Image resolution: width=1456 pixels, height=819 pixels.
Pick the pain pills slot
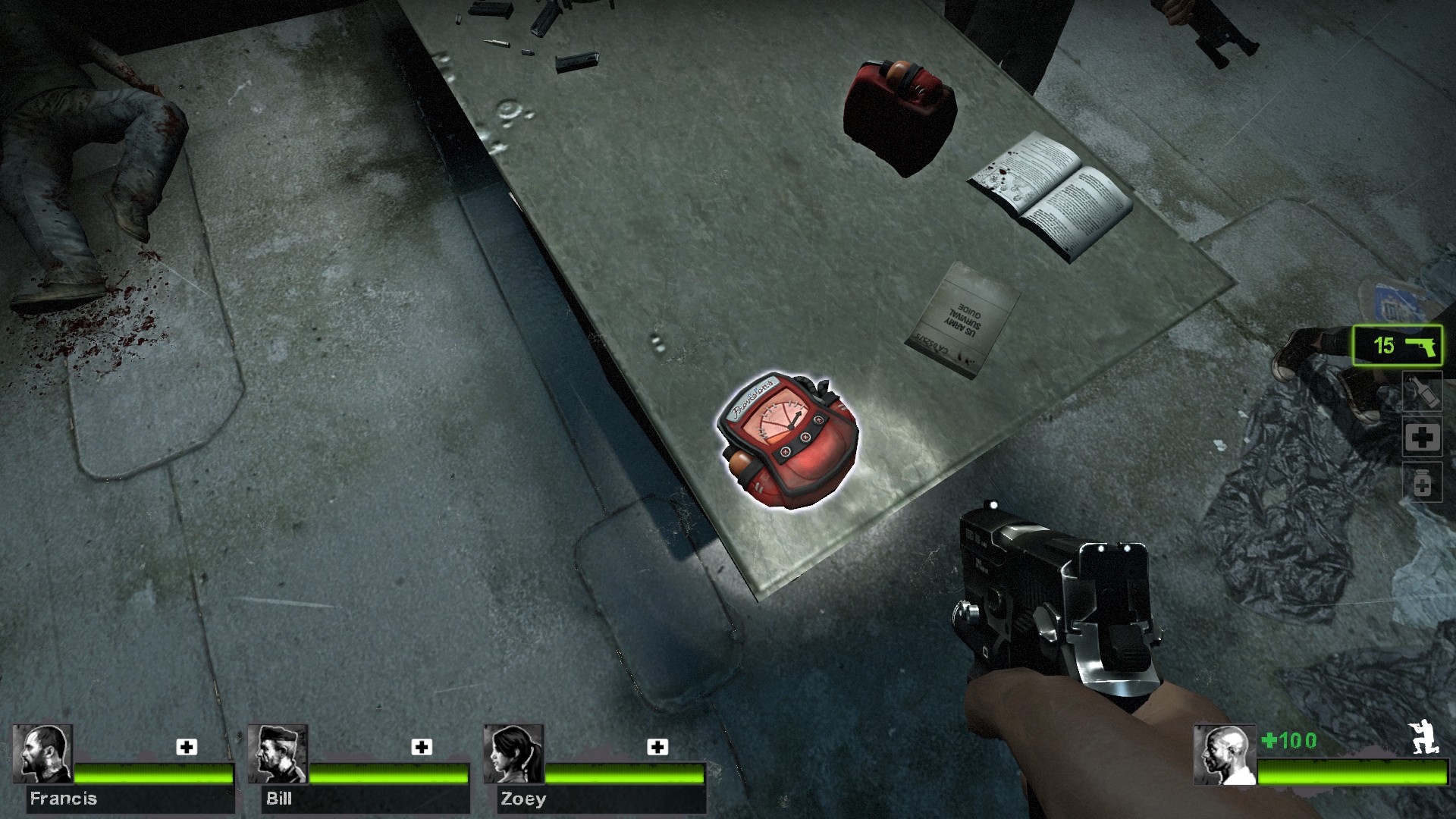(x=1422, y=483)
